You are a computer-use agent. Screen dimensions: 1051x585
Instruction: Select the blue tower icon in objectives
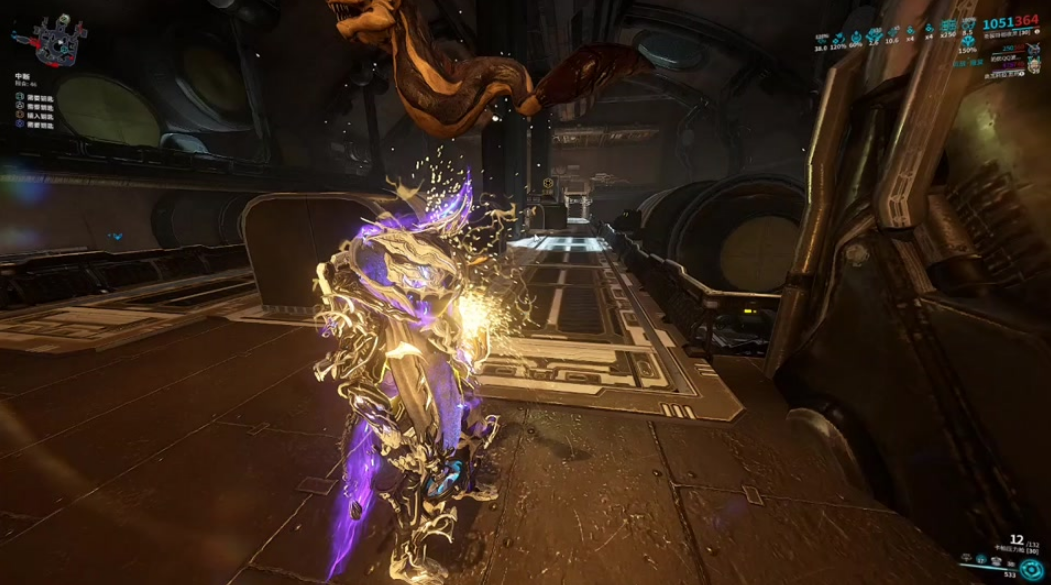pyautogui.click(x=20, y=124)
